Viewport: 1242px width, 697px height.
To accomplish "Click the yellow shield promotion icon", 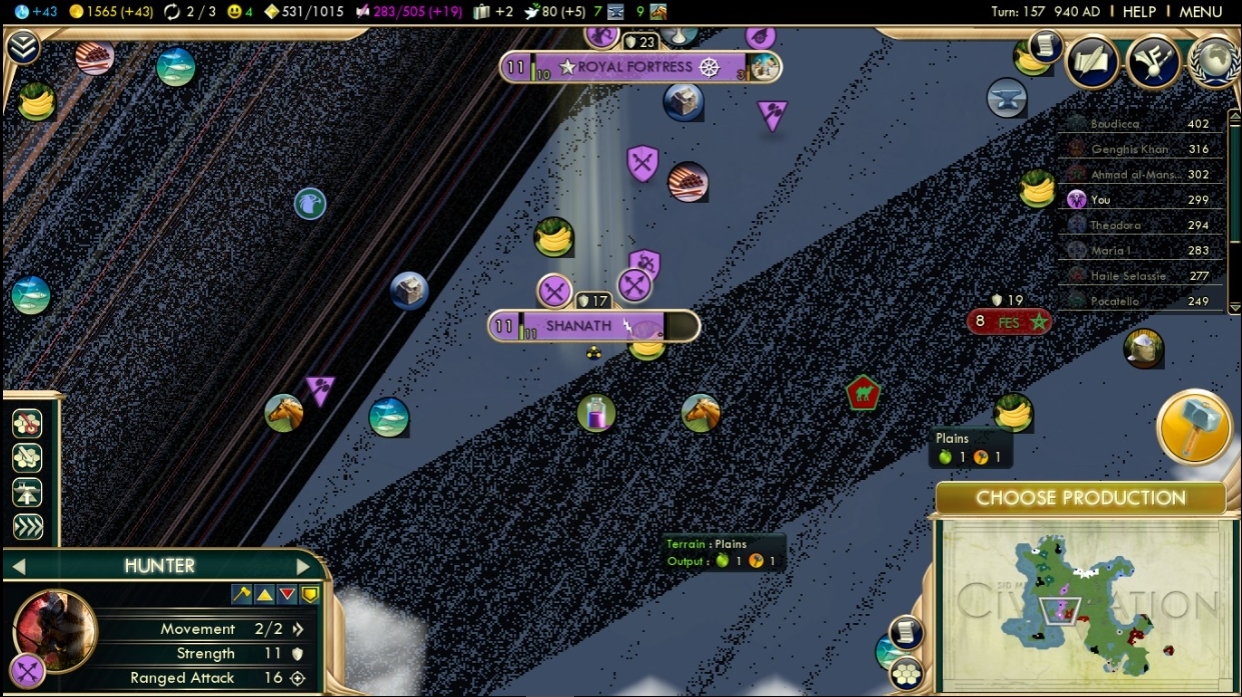I will (x=310, y=594).
